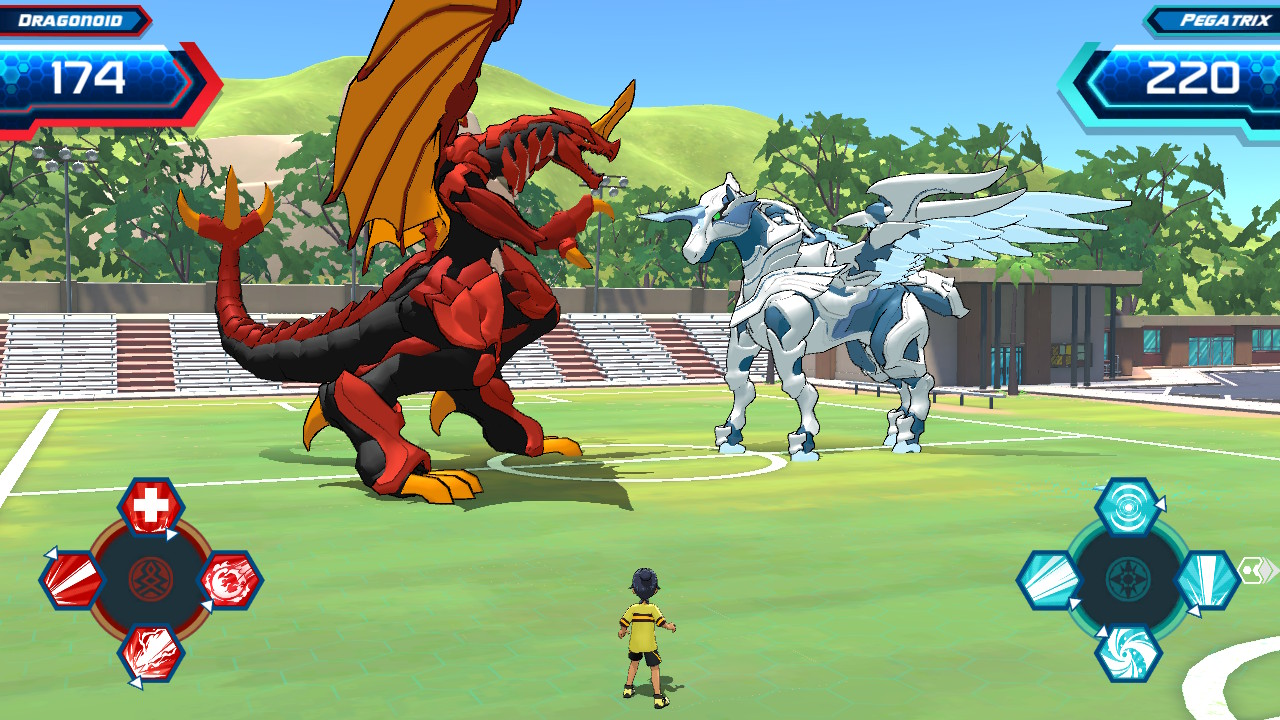Click the red Pyrus emblem wheel center
The image size is (1280, 720).
[x=151, y=580]
